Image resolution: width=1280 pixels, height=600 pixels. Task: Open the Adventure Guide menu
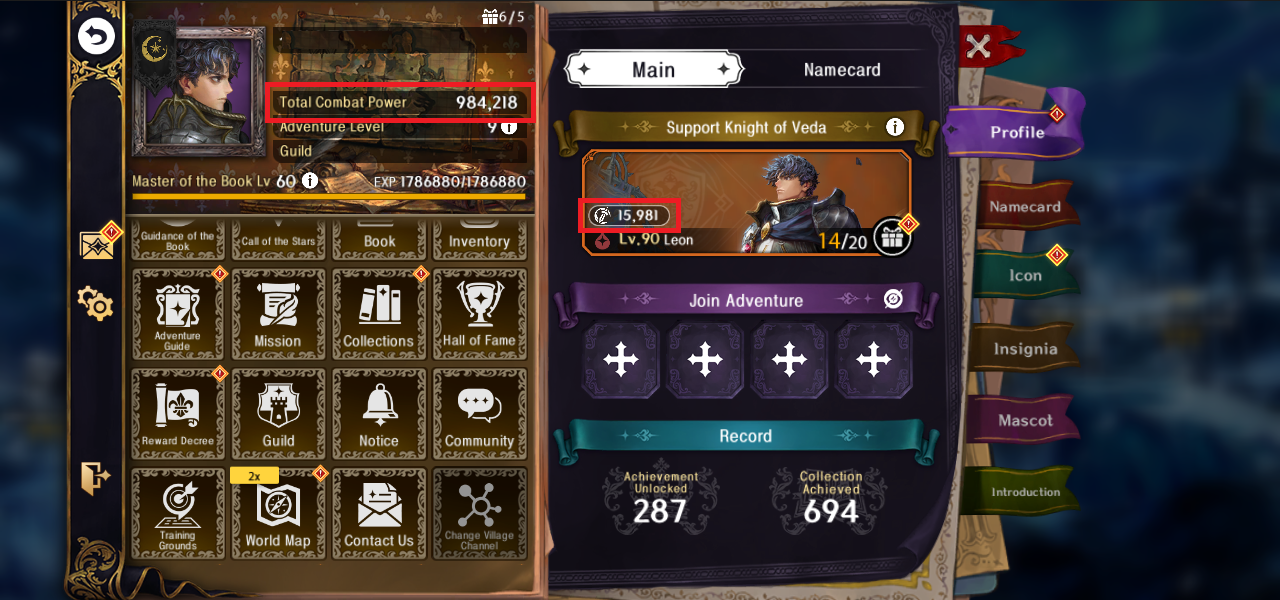(178, 314)
